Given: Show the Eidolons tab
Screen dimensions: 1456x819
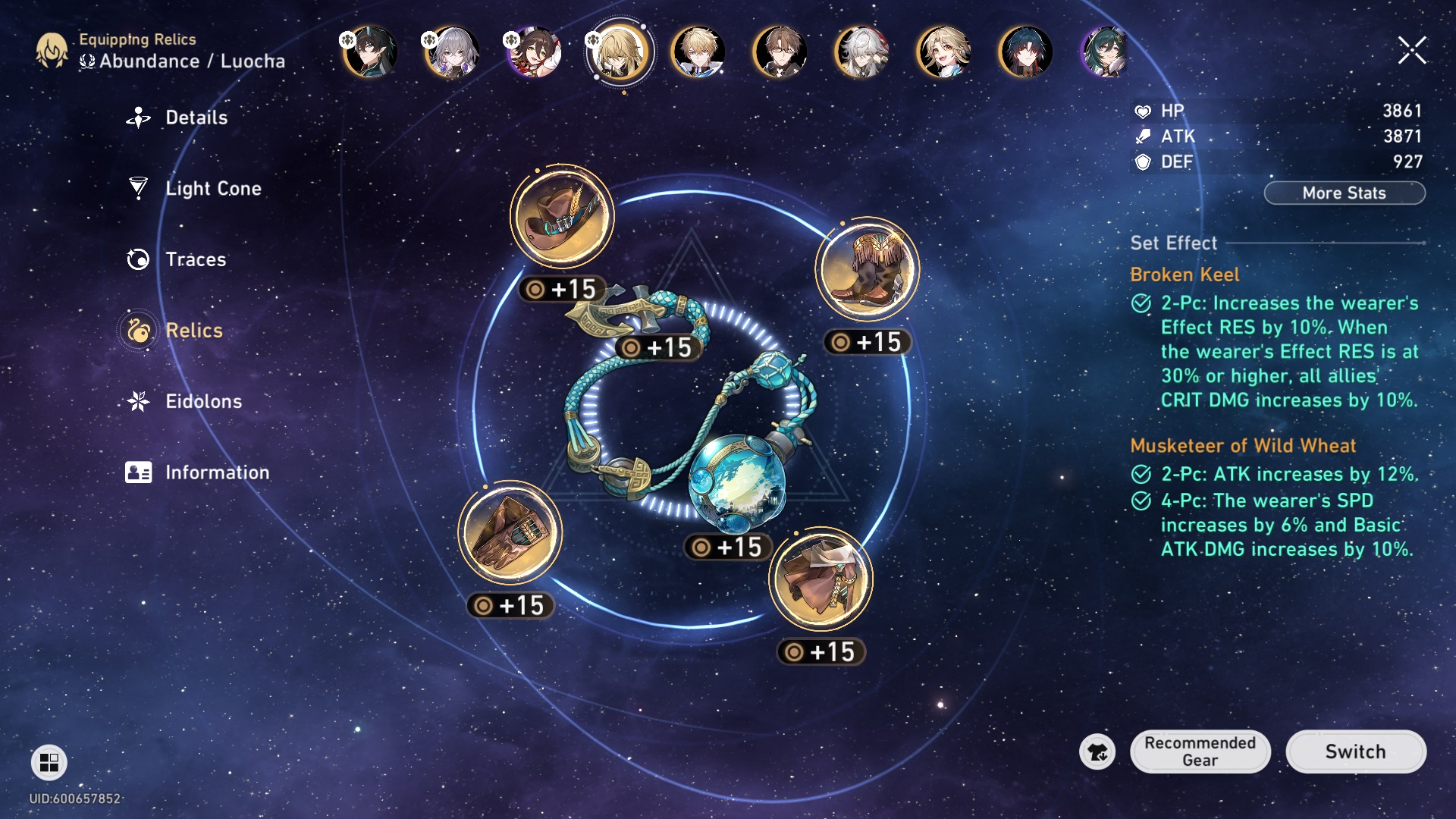Looking at the screenshot, I should tap(203, 401).
